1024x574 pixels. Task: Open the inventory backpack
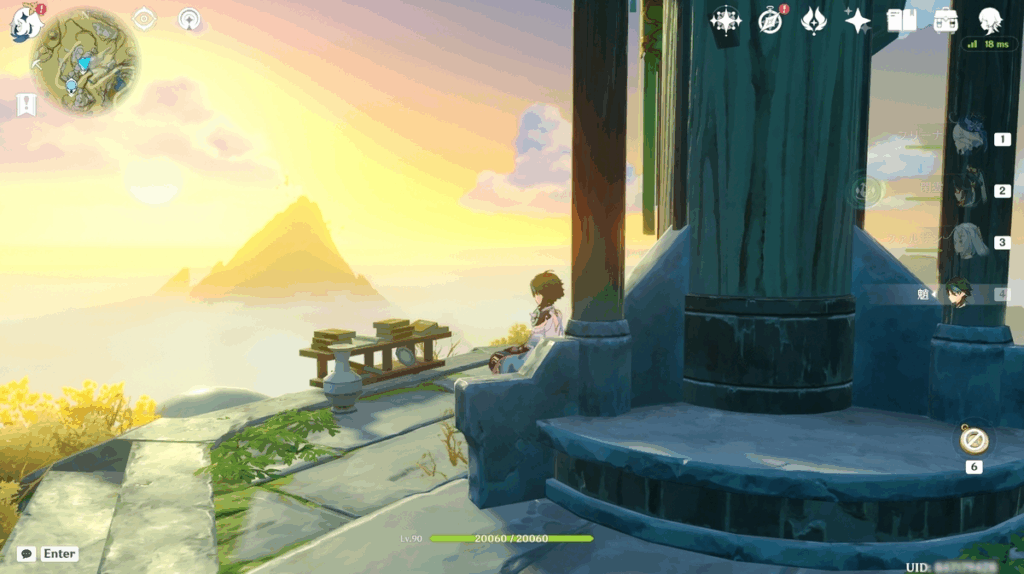point(945,20)
